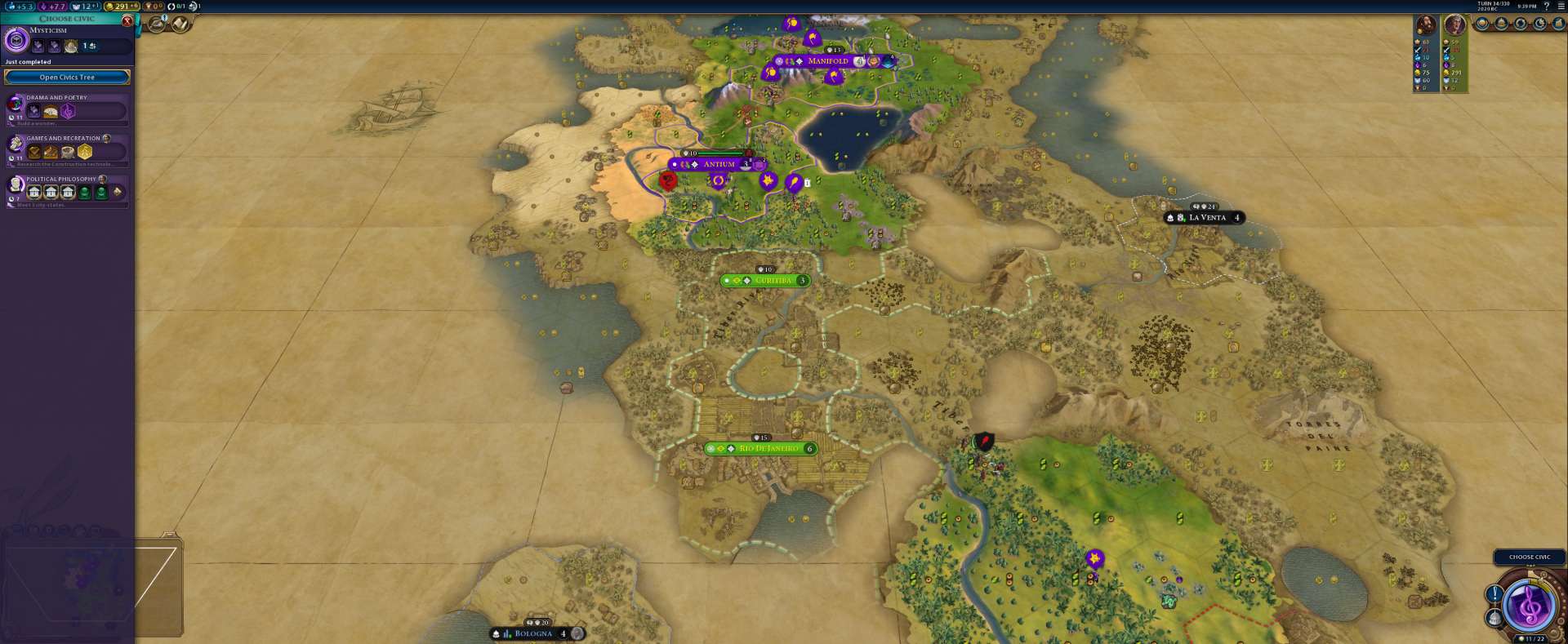Pick Political Philosophy as next civic
This screenshot has height=644, width=1568.
click(67, 190)
